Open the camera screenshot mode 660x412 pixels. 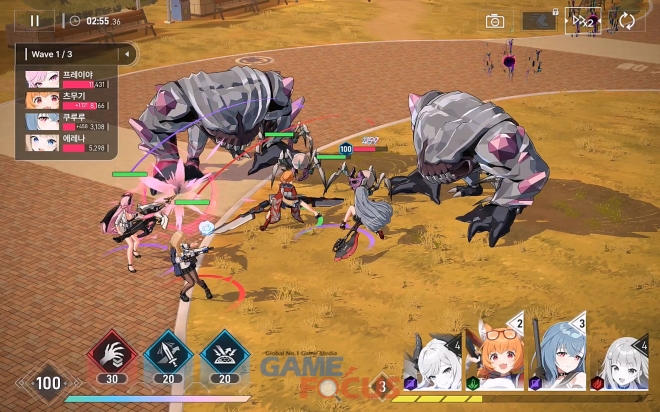494,21
